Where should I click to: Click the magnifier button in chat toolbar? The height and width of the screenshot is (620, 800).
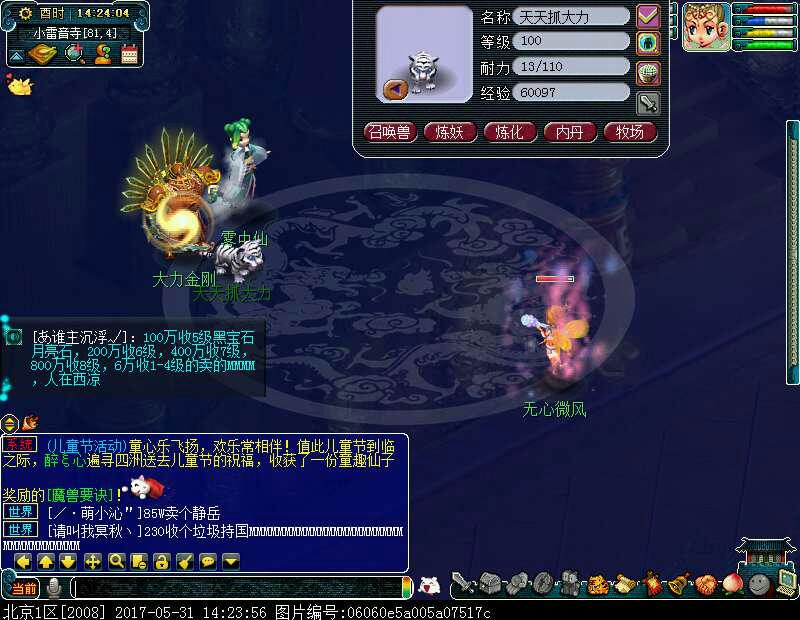pos(116,562)
